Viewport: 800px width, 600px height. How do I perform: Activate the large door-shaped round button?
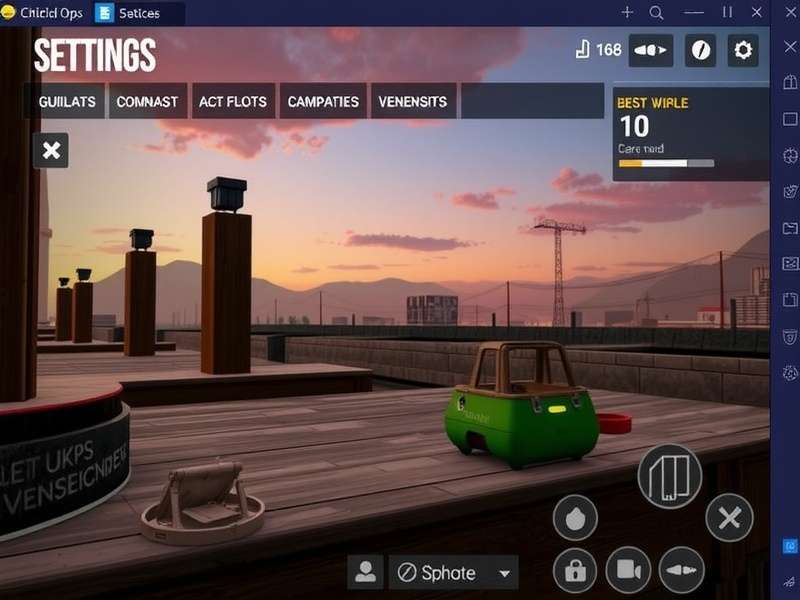pyautogui.click(x=669, y=476)
